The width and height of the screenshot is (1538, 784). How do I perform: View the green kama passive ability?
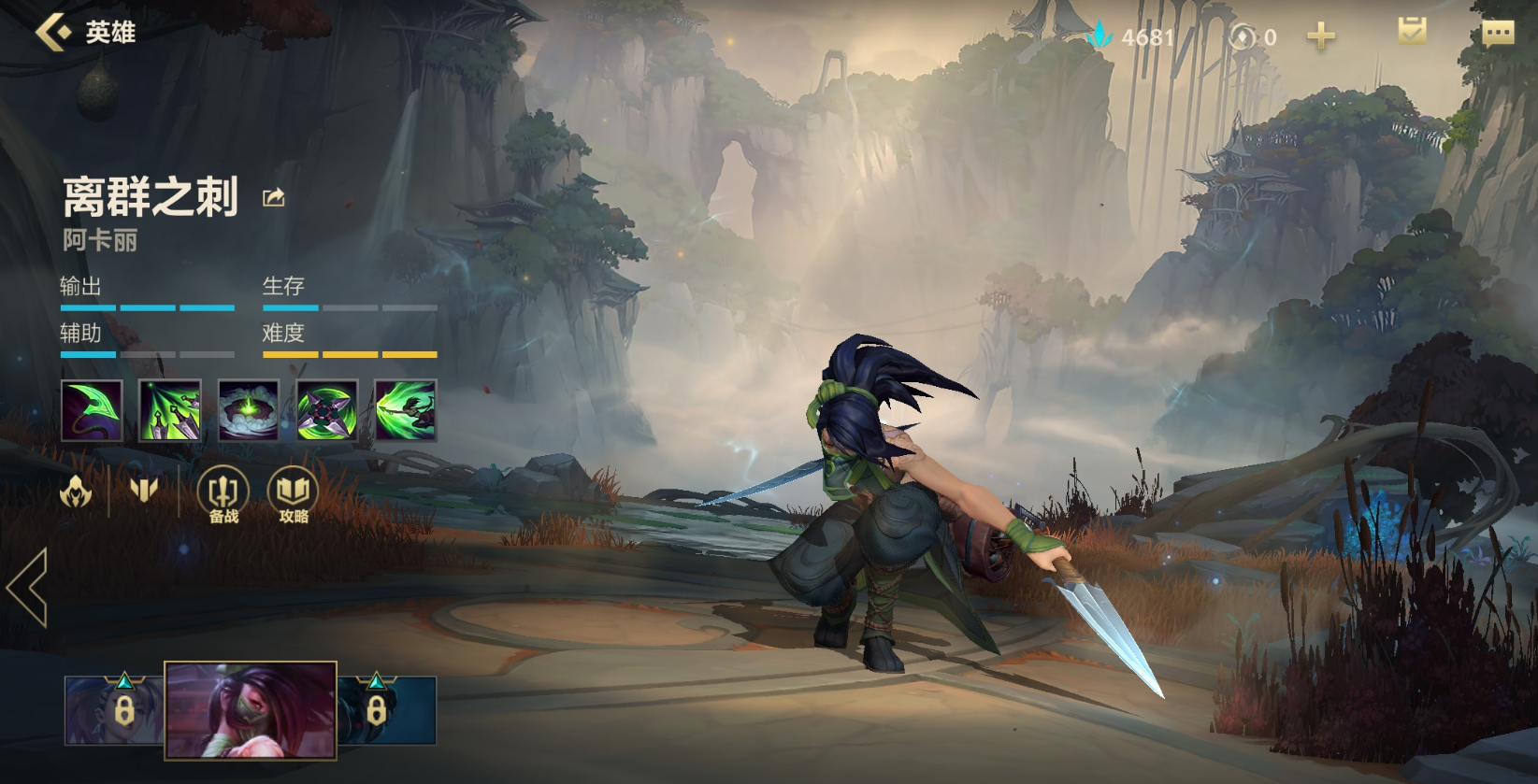point(92,410)
